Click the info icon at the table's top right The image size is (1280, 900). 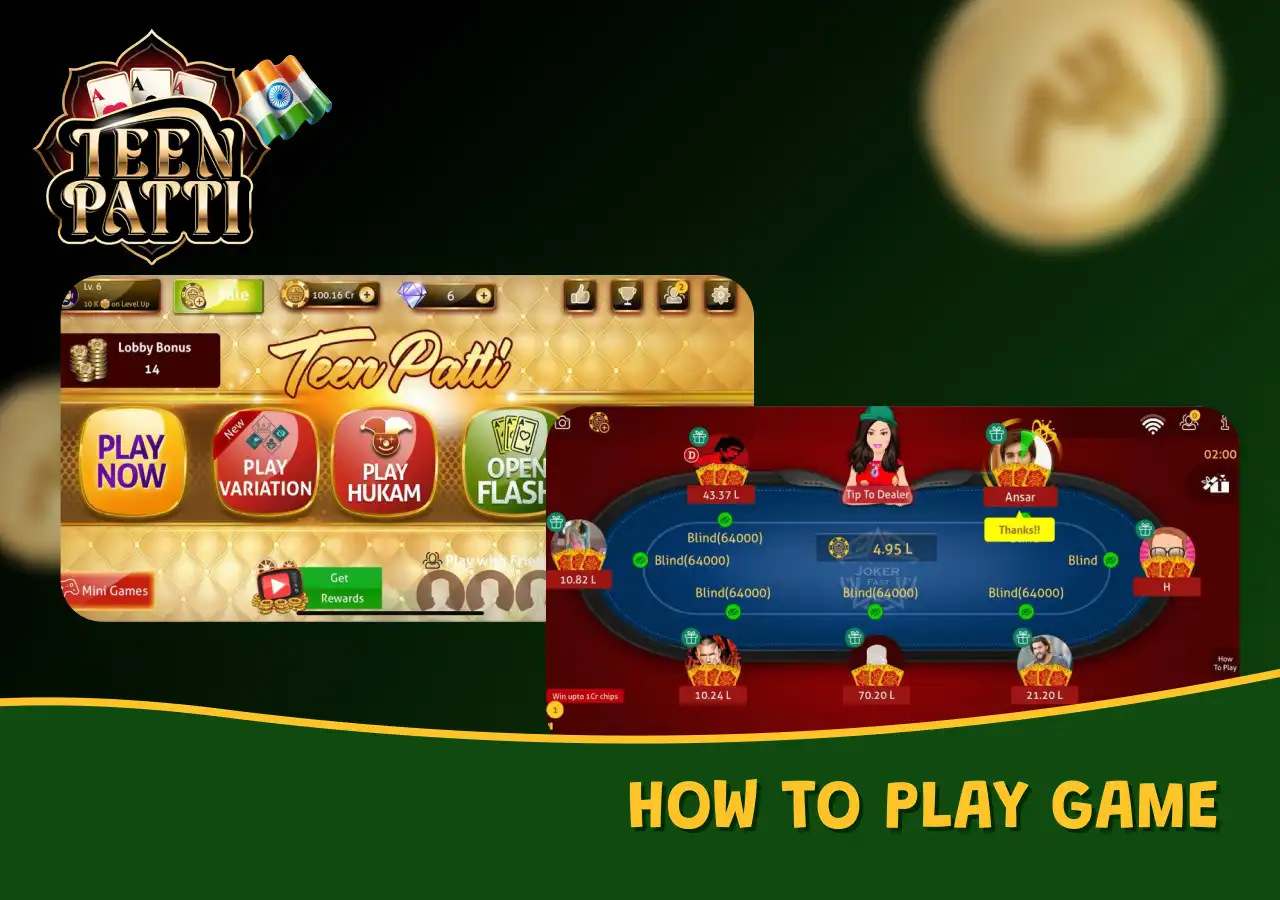pos(1224,422)
